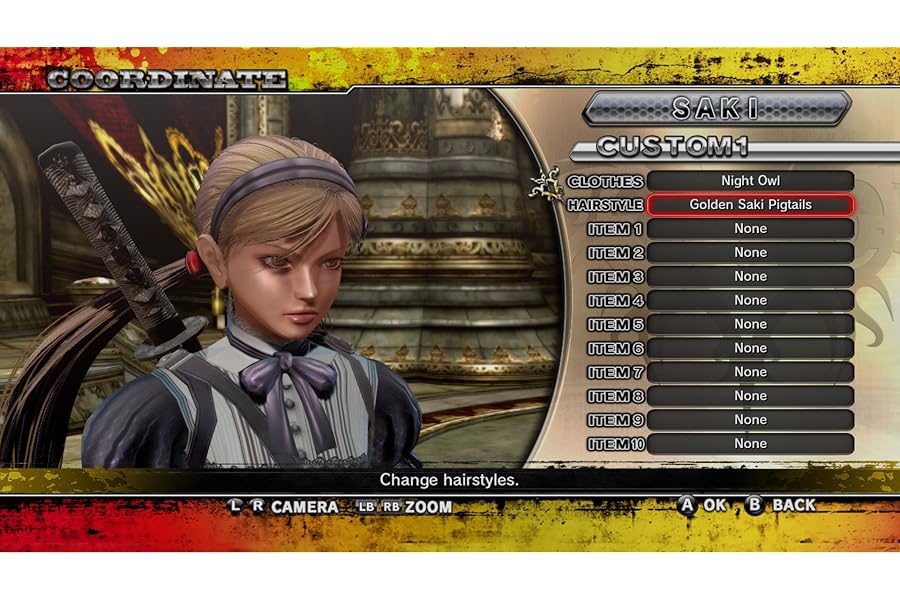Open the Item 9 slot

pyautogui.click(x=750, y=420)
